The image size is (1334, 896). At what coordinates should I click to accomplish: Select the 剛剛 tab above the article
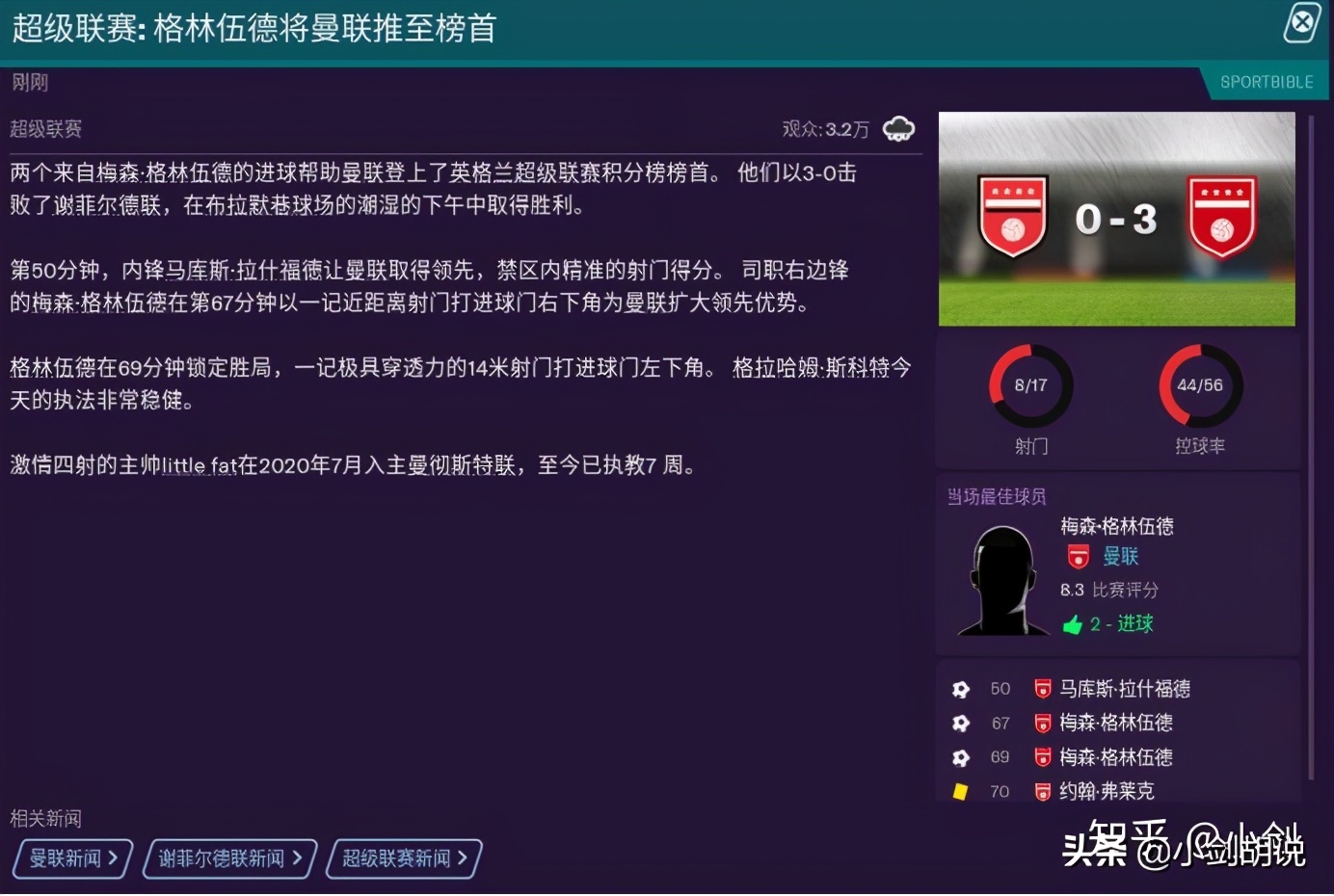30,82
